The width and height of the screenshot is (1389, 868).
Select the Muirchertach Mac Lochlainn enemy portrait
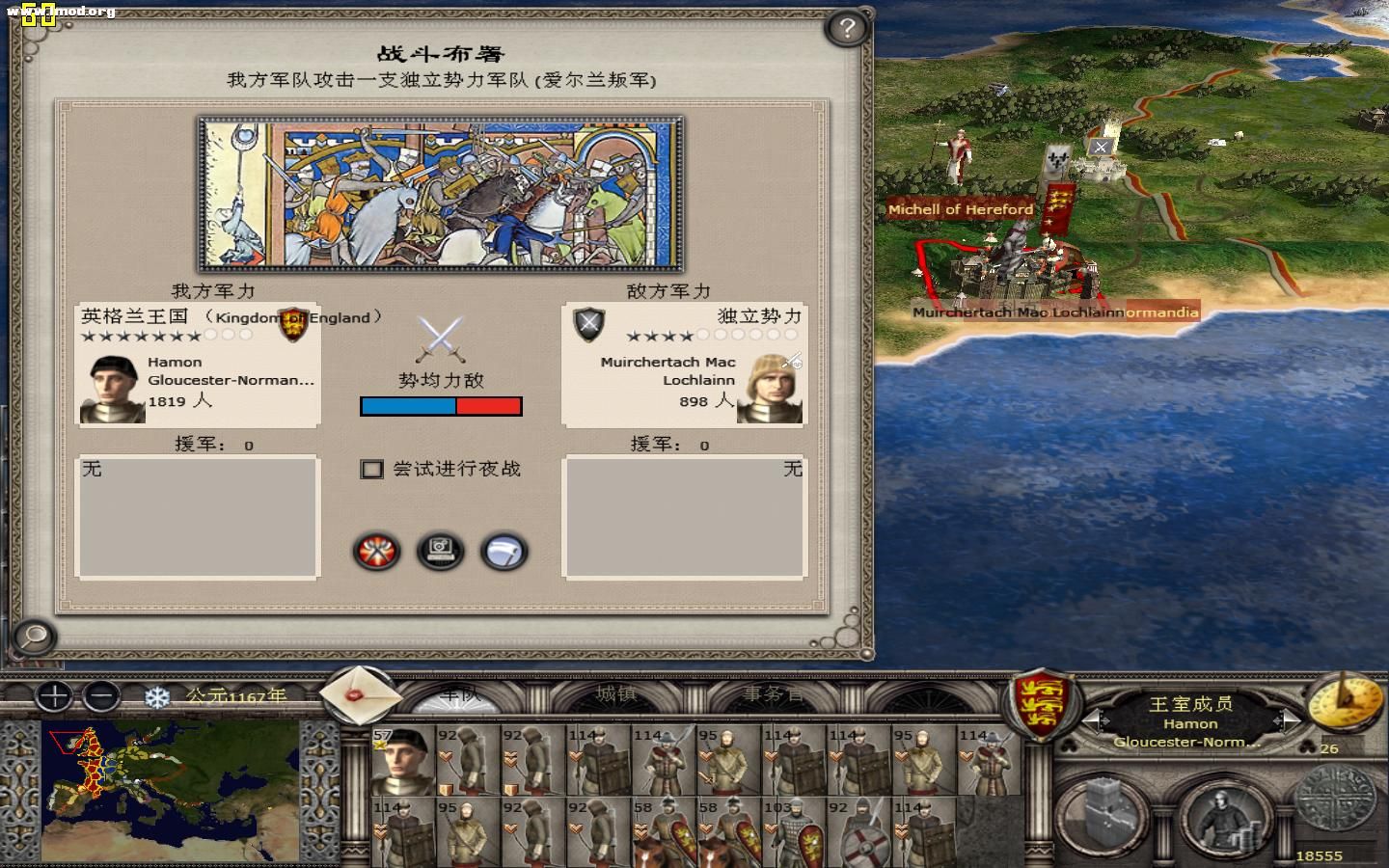[769, 390]
